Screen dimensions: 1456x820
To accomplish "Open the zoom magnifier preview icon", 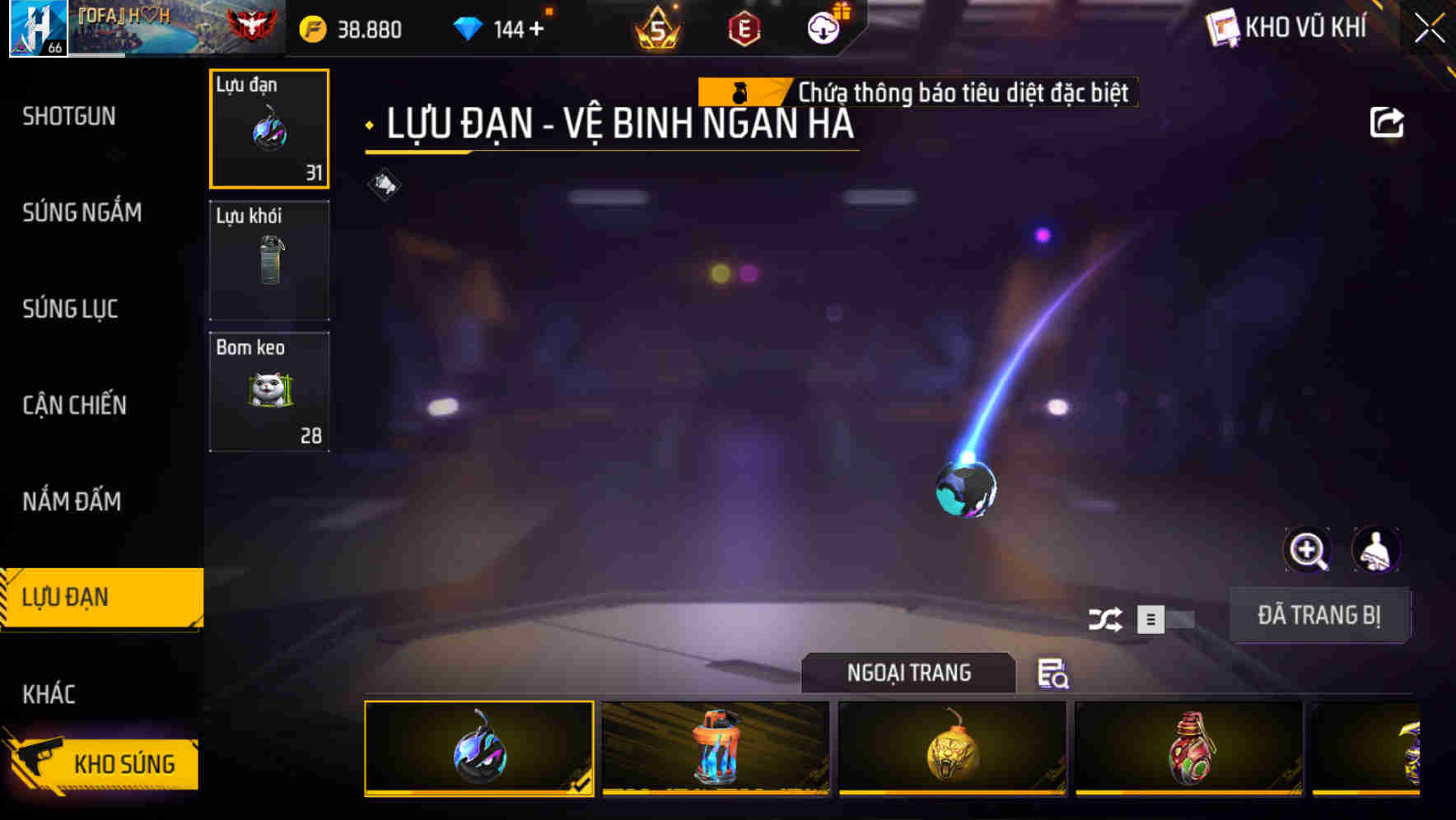I will pos(1308,550).
